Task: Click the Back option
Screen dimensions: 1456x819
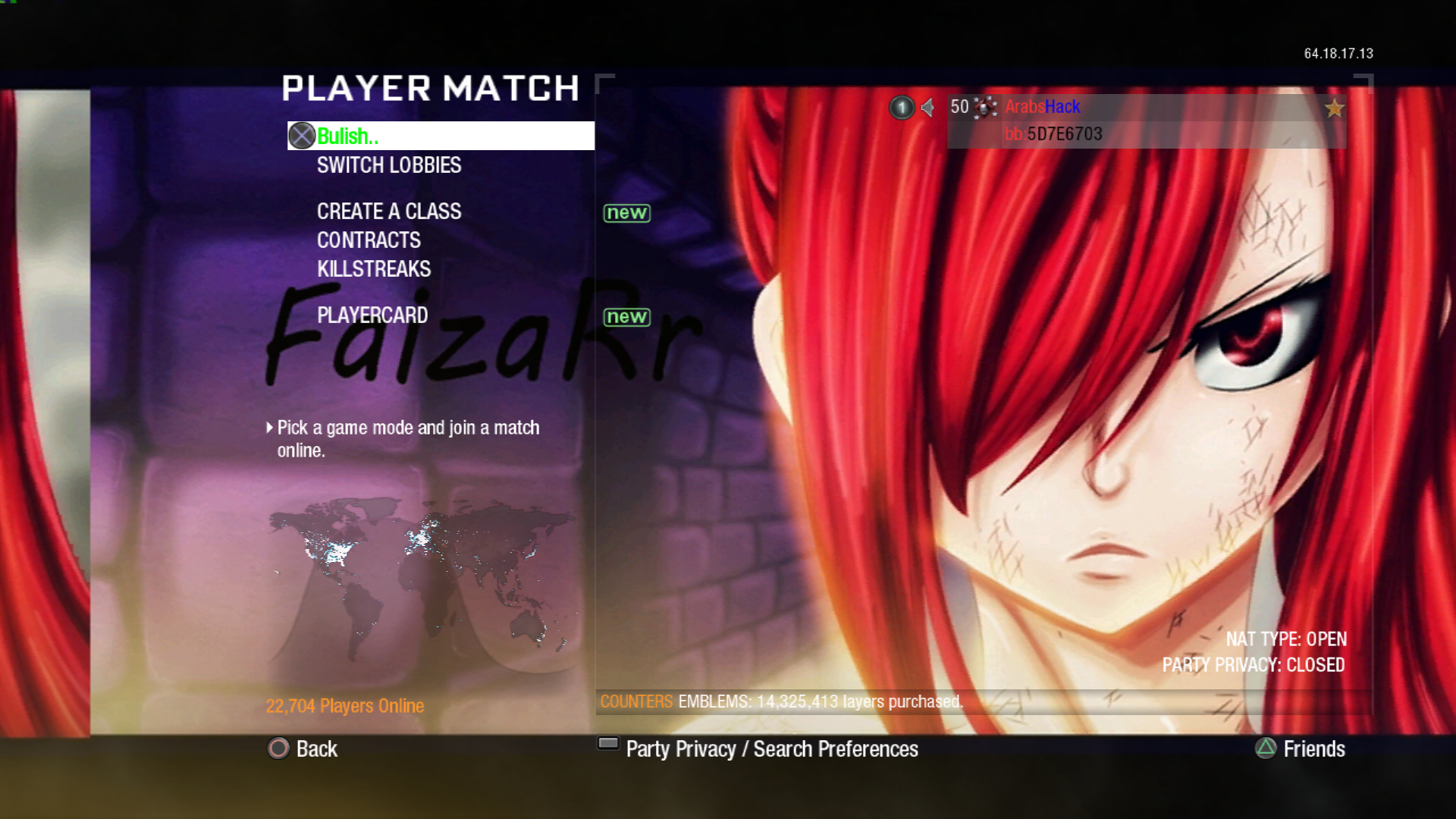Action: 303,749
